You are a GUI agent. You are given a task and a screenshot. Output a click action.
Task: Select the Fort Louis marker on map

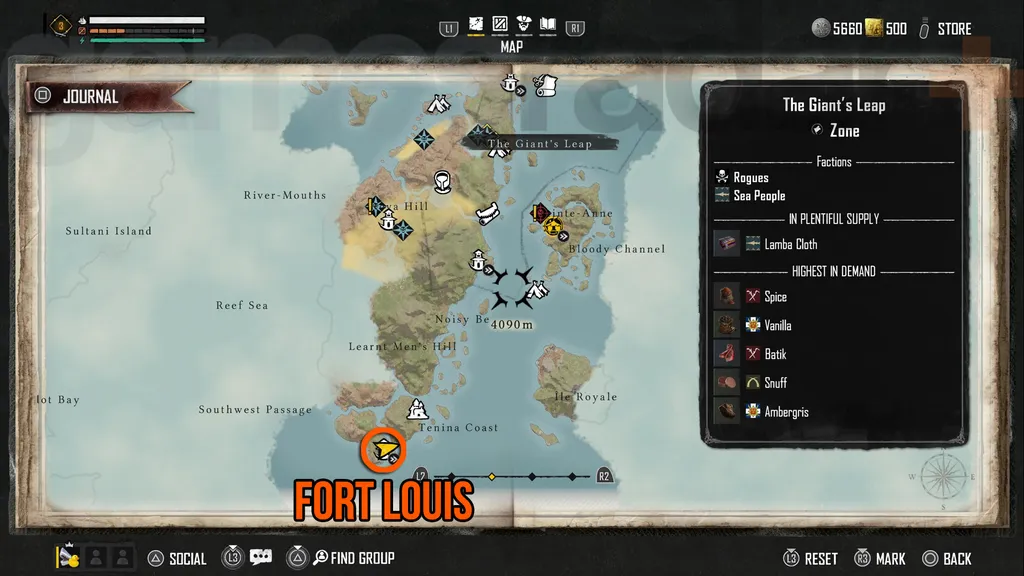[x=384, y=451]
